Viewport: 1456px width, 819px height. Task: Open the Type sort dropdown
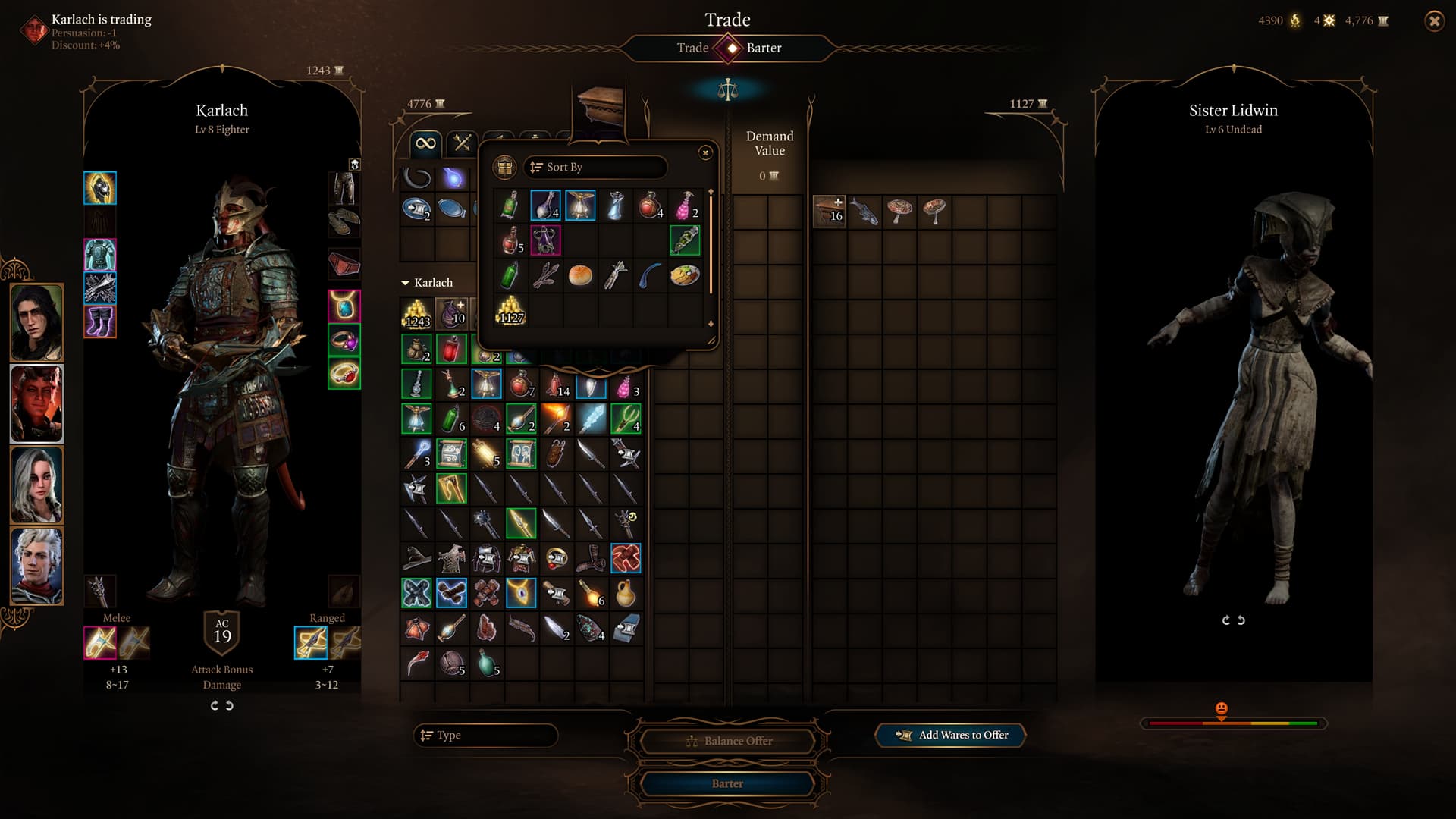(486, 735)
